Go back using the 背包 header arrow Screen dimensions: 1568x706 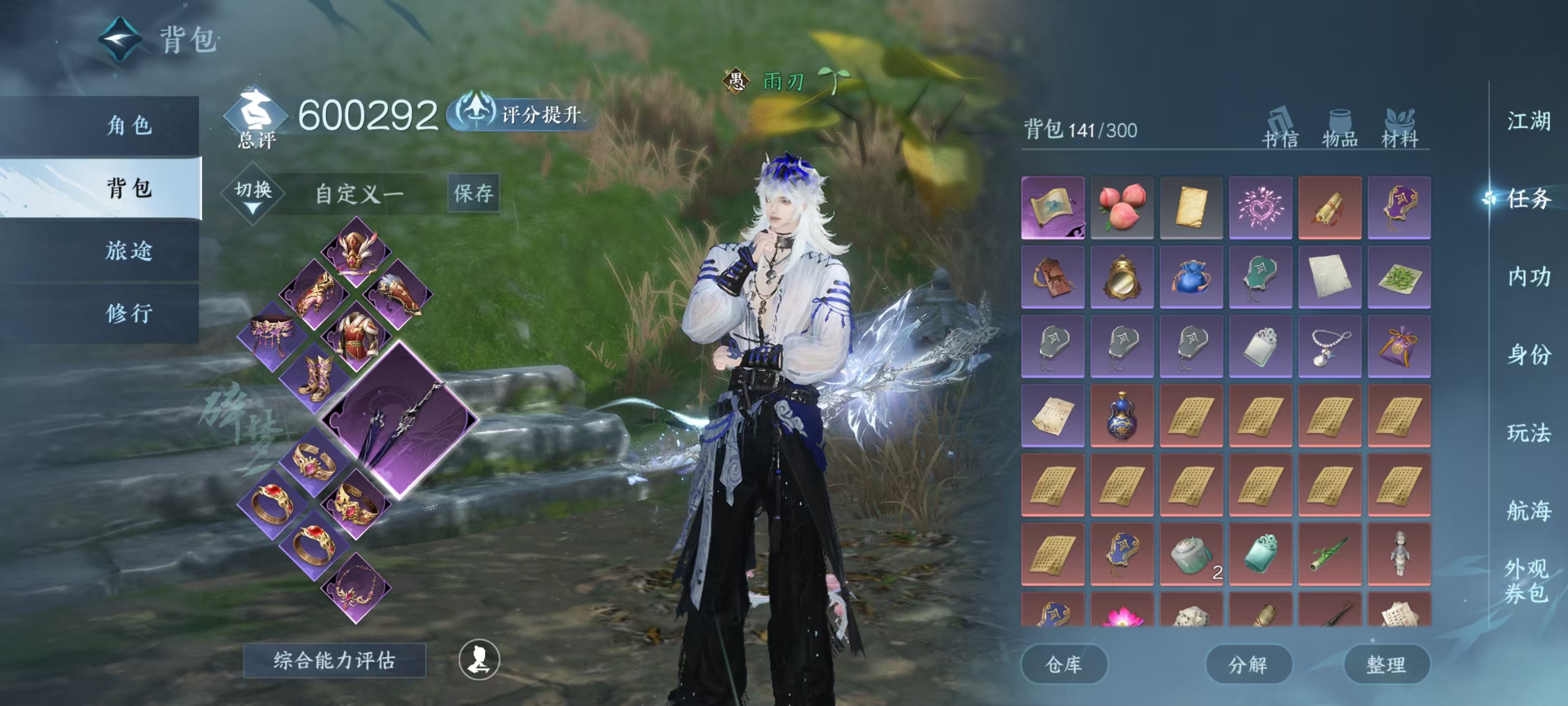point(120,39)
